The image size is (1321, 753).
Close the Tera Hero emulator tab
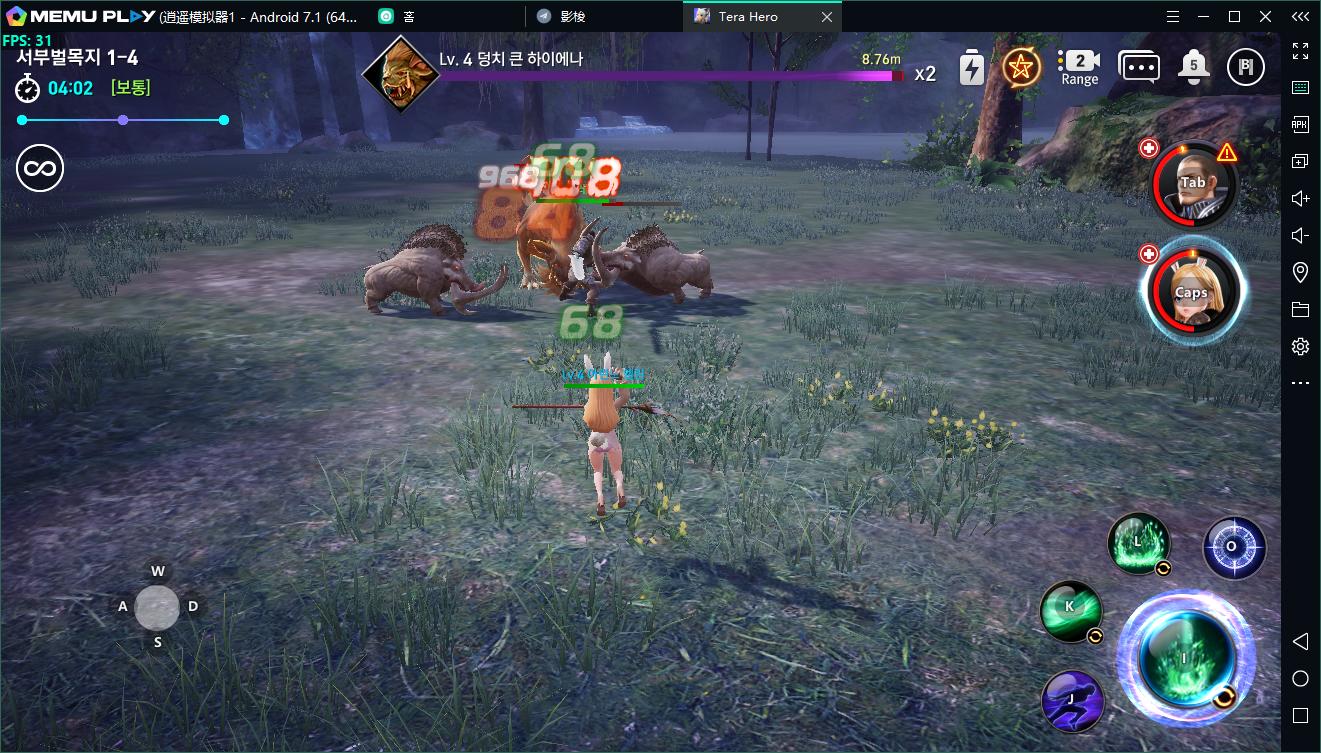coord(827,16)
